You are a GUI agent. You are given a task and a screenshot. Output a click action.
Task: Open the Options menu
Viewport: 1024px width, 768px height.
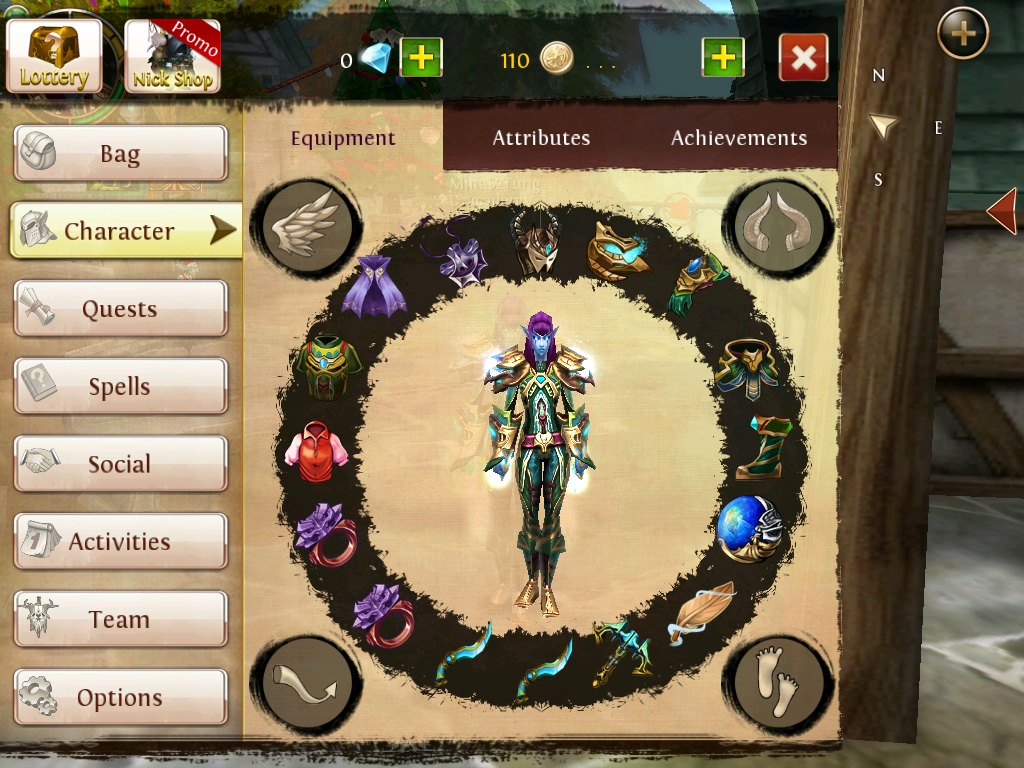click(x=120, y=697)
